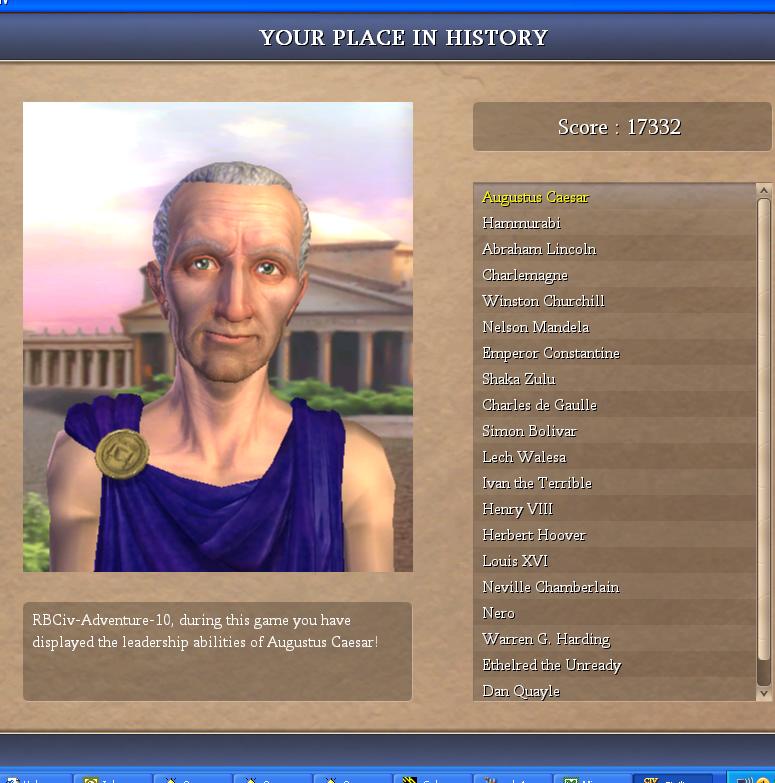This screenshot has width=775, height=783.
Task: Choose the Louis XVI row
Action: 515,561
